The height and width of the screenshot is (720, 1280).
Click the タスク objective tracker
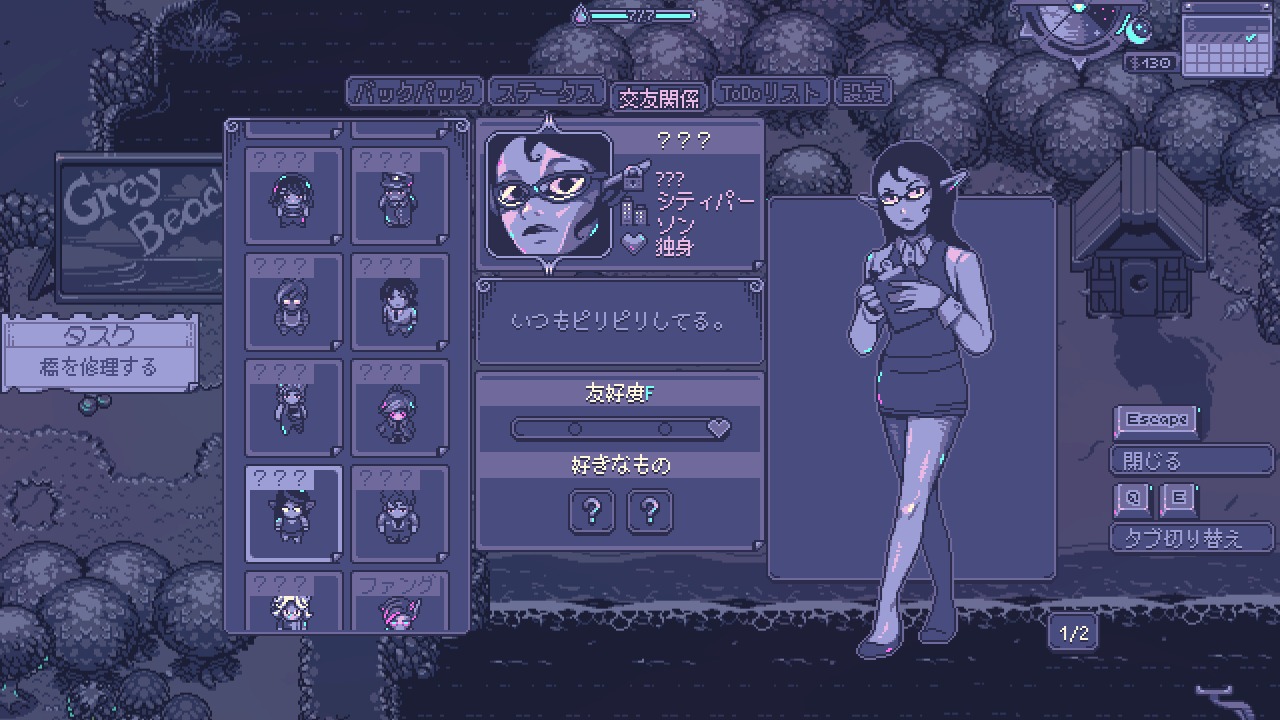[x=99, y=353]
